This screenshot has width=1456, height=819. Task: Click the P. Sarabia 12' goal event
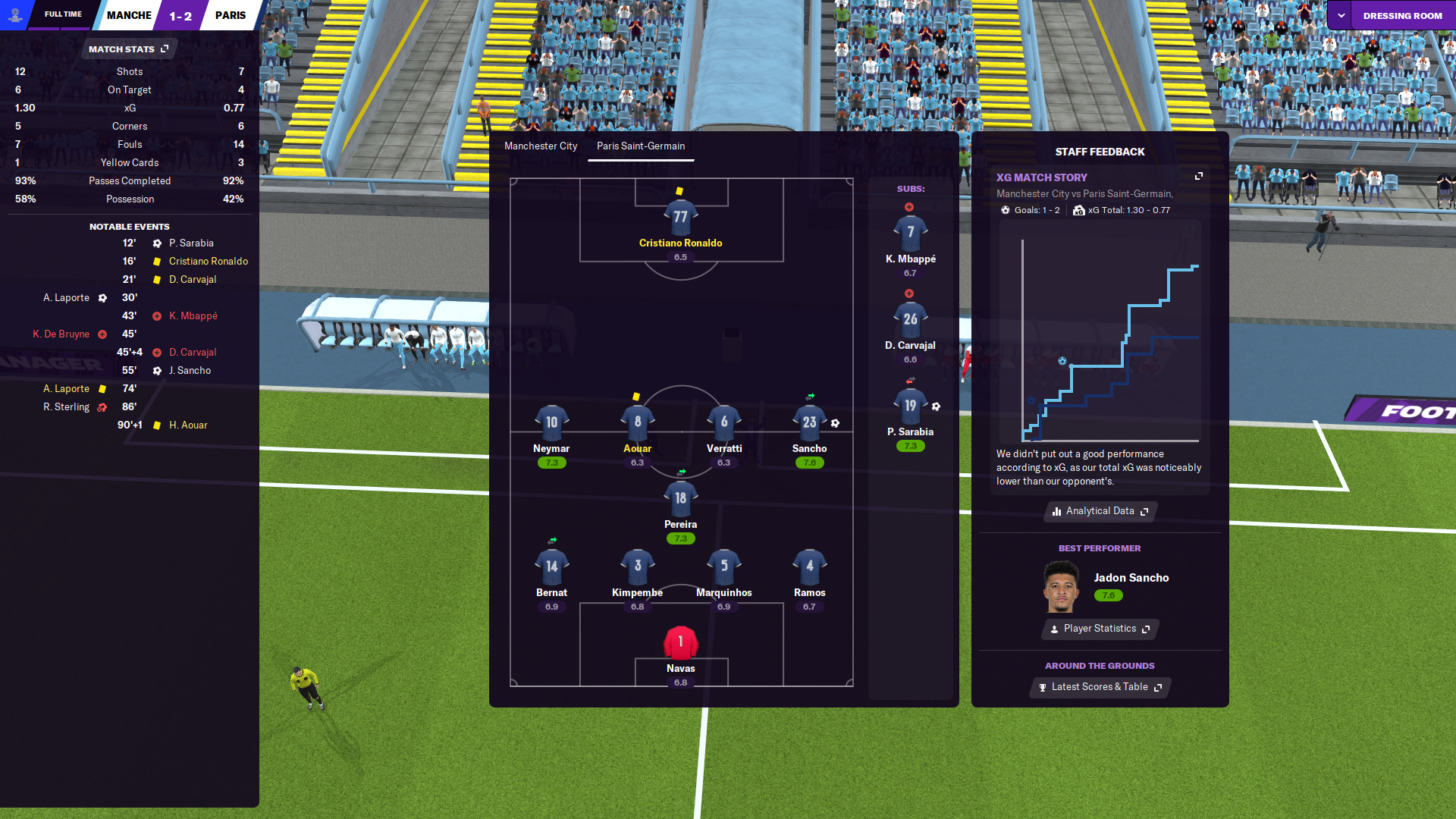191,243
